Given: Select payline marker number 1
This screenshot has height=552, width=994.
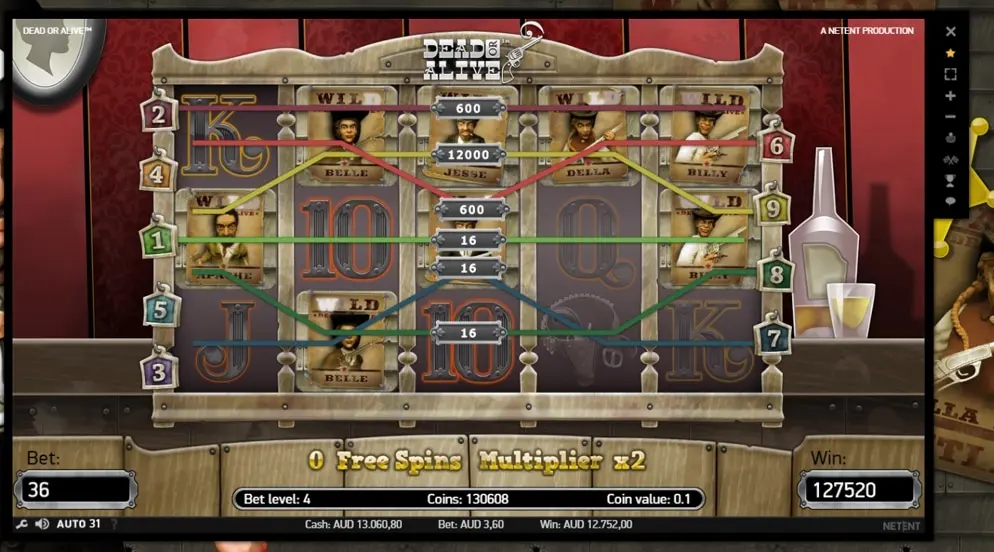Looking at the screenshot, I should click(158, 240).
